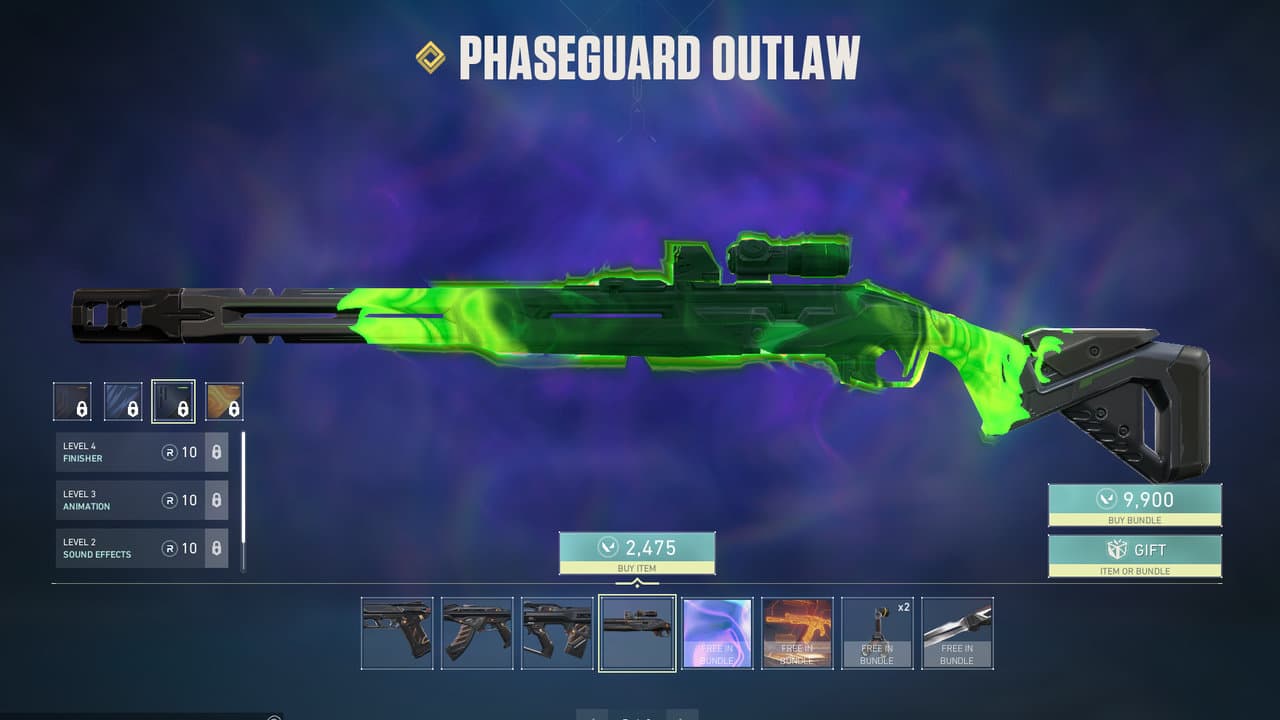
Task: Select the player card Free in Bundle thumbnail
Action: (717, 631)
